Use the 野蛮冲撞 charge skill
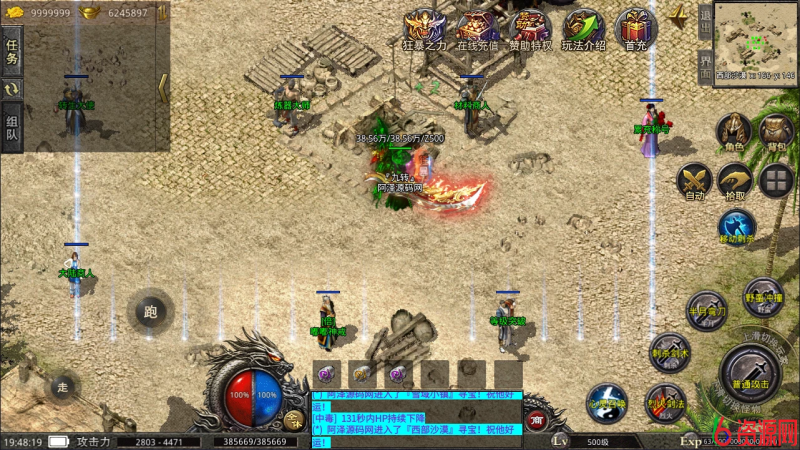 click(x=763, y=297)
